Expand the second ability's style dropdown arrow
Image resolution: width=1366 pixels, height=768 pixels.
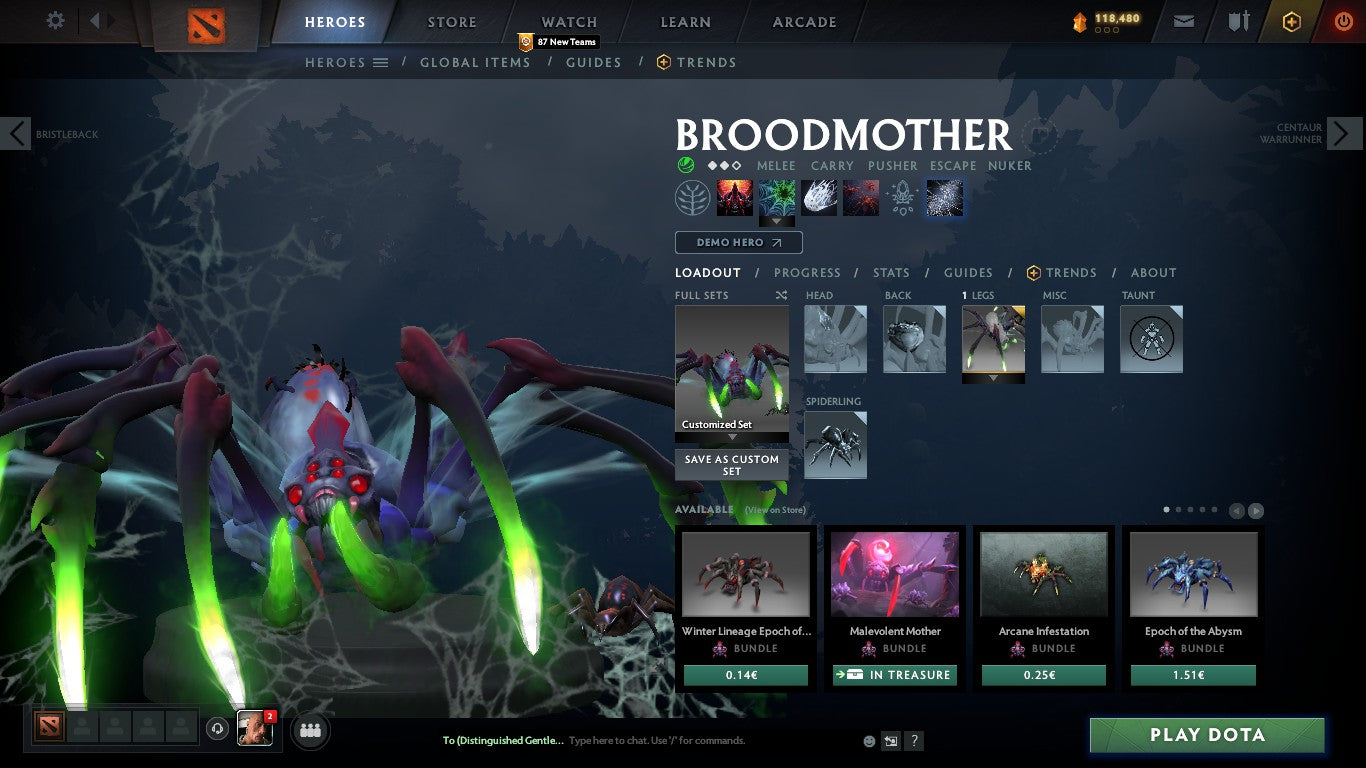tap(776, 222)
